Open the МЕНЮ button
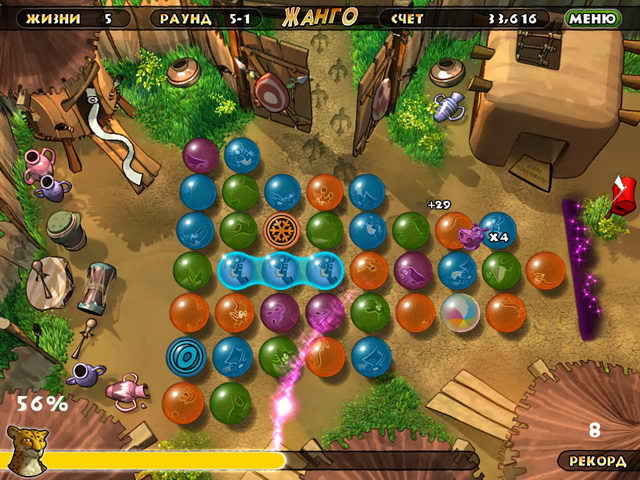Image resolution: width=640 pixels, height=480 pixels. 592,18
